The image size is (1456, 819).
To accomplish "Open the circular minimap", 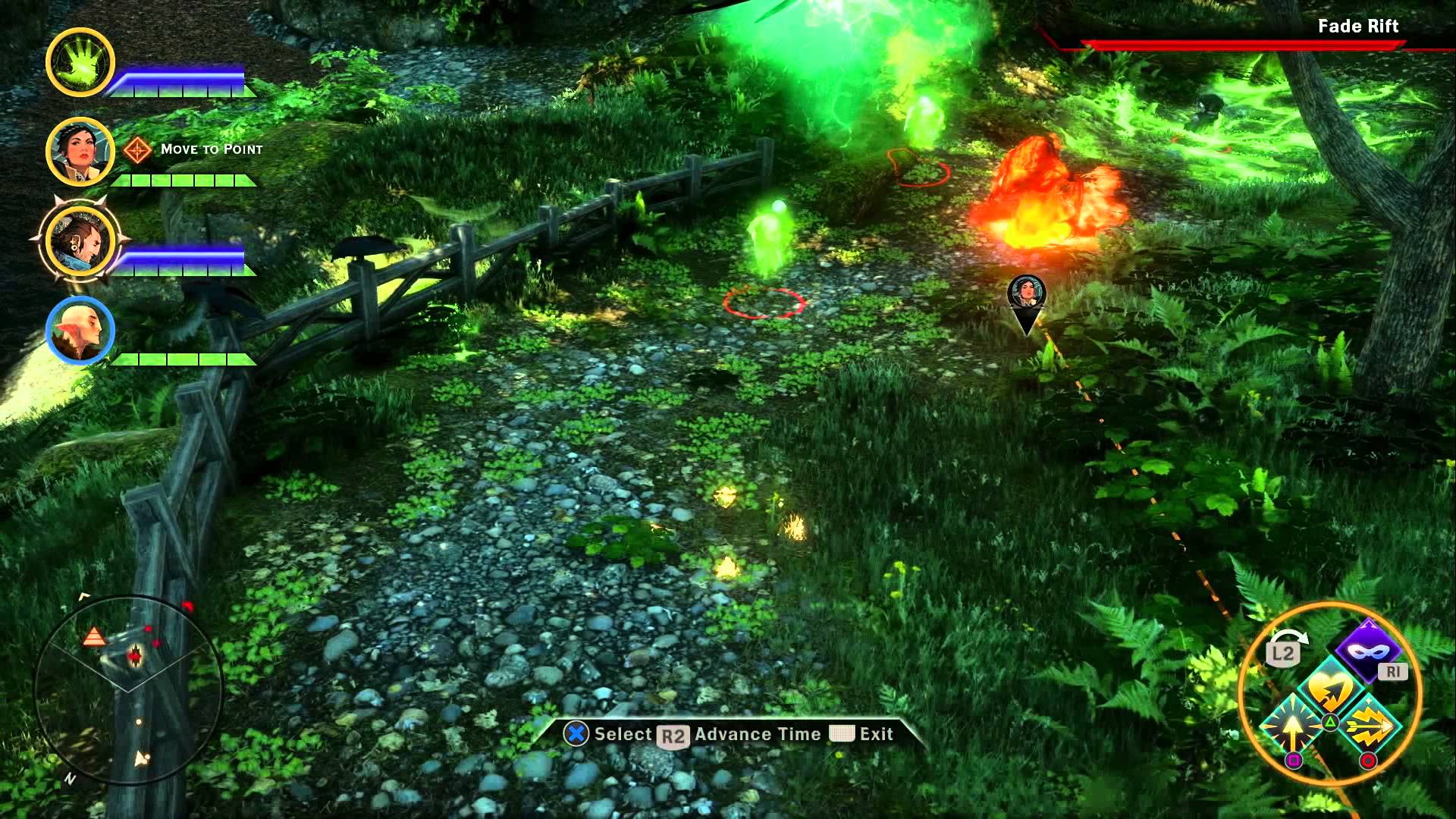I will (x=129, y=690).
